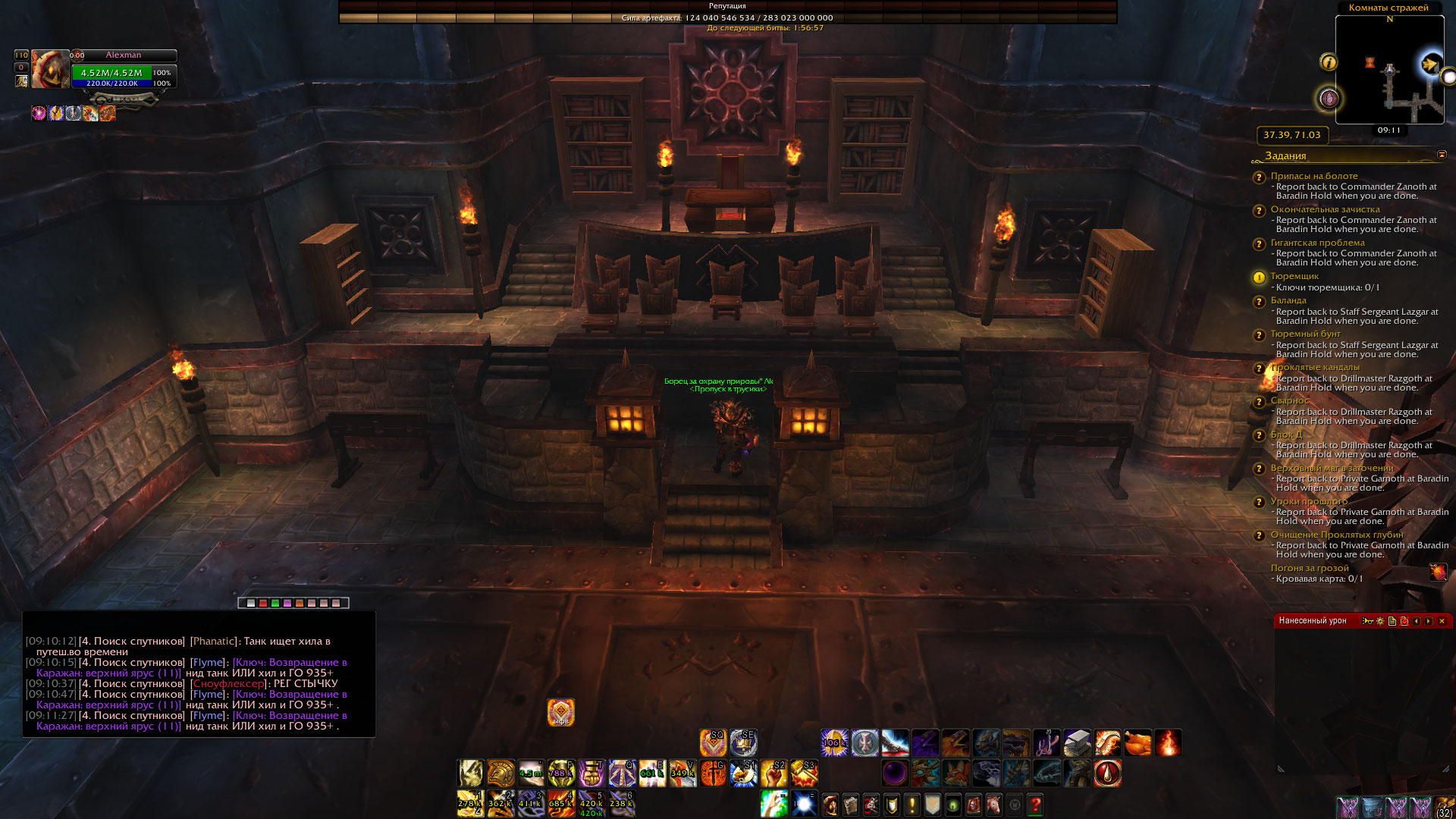Use the red blood drop icon
Image resolution: width=1456 pixels, height=819 pixels.
click(1107, 773)
